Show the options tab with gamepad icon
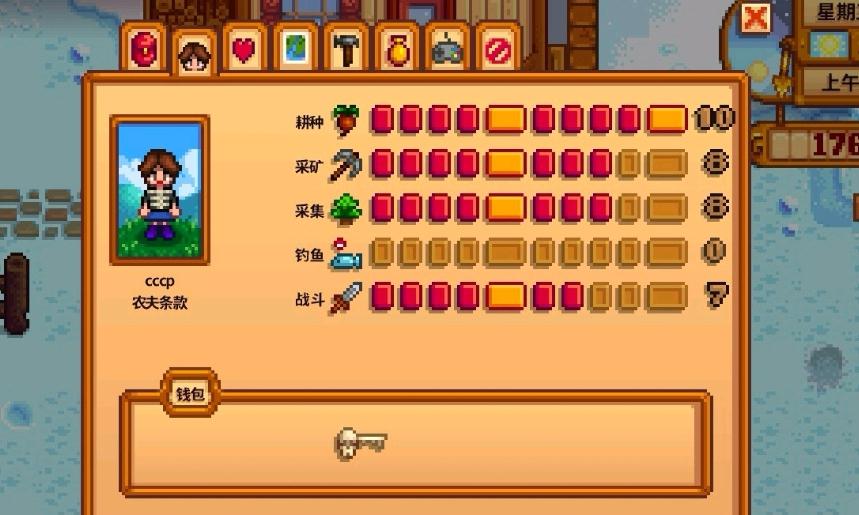This screenshot has height=515, width=859. 447,49
